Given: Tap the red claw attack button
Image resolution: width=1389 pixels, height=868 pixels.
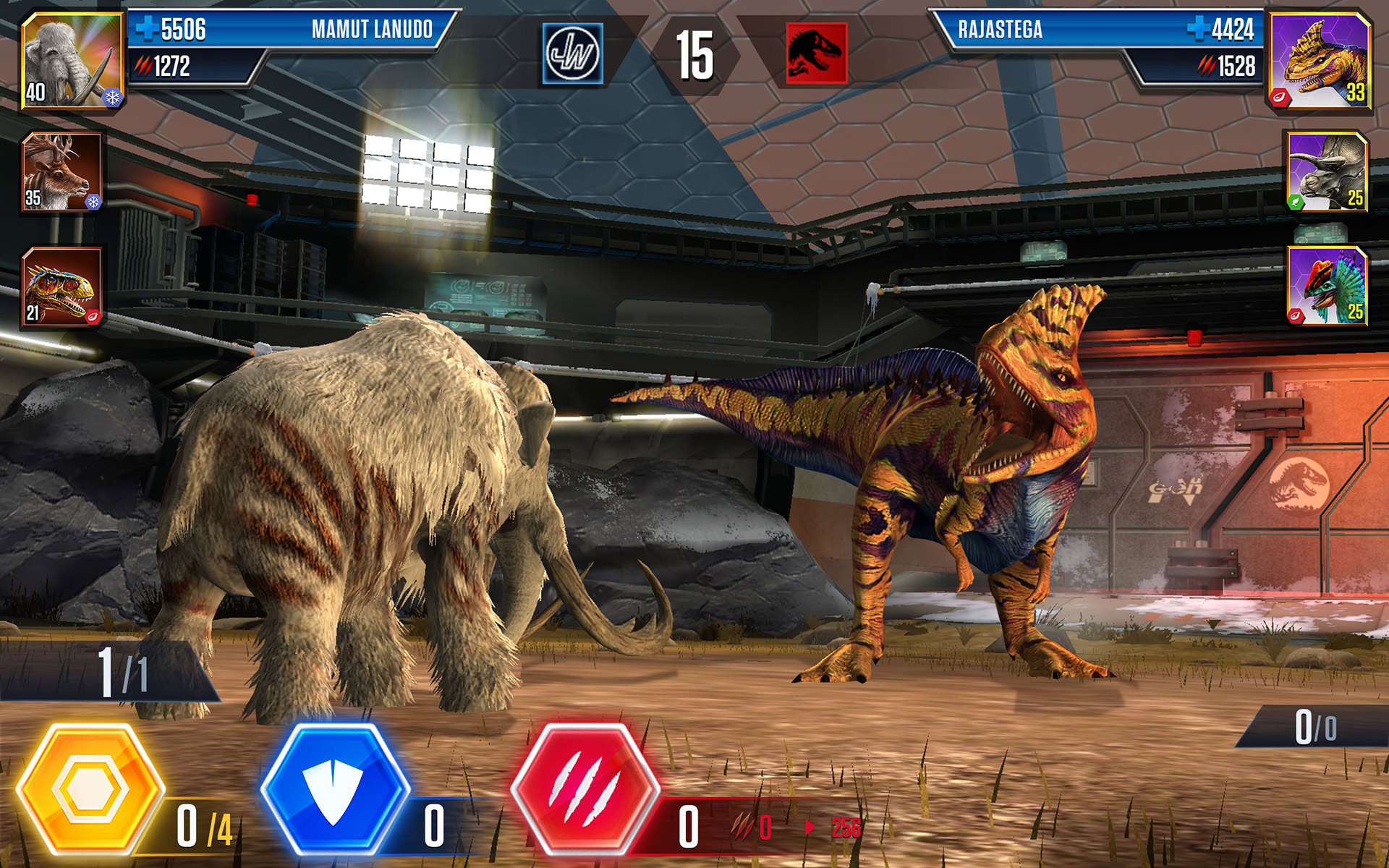Looking at the screenshot, I should (585, 790).
